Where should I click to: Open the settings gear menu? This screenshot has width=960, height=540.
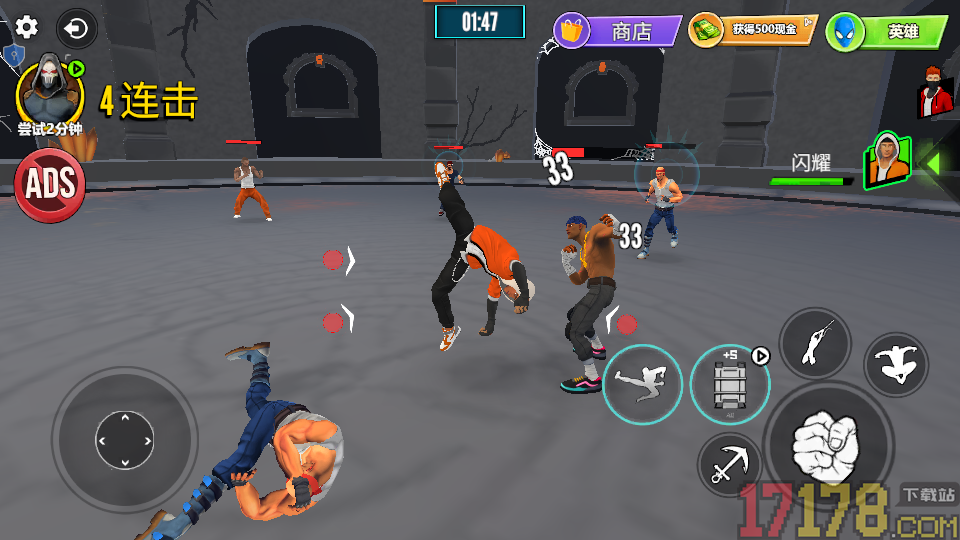click(x=27, y=28)
